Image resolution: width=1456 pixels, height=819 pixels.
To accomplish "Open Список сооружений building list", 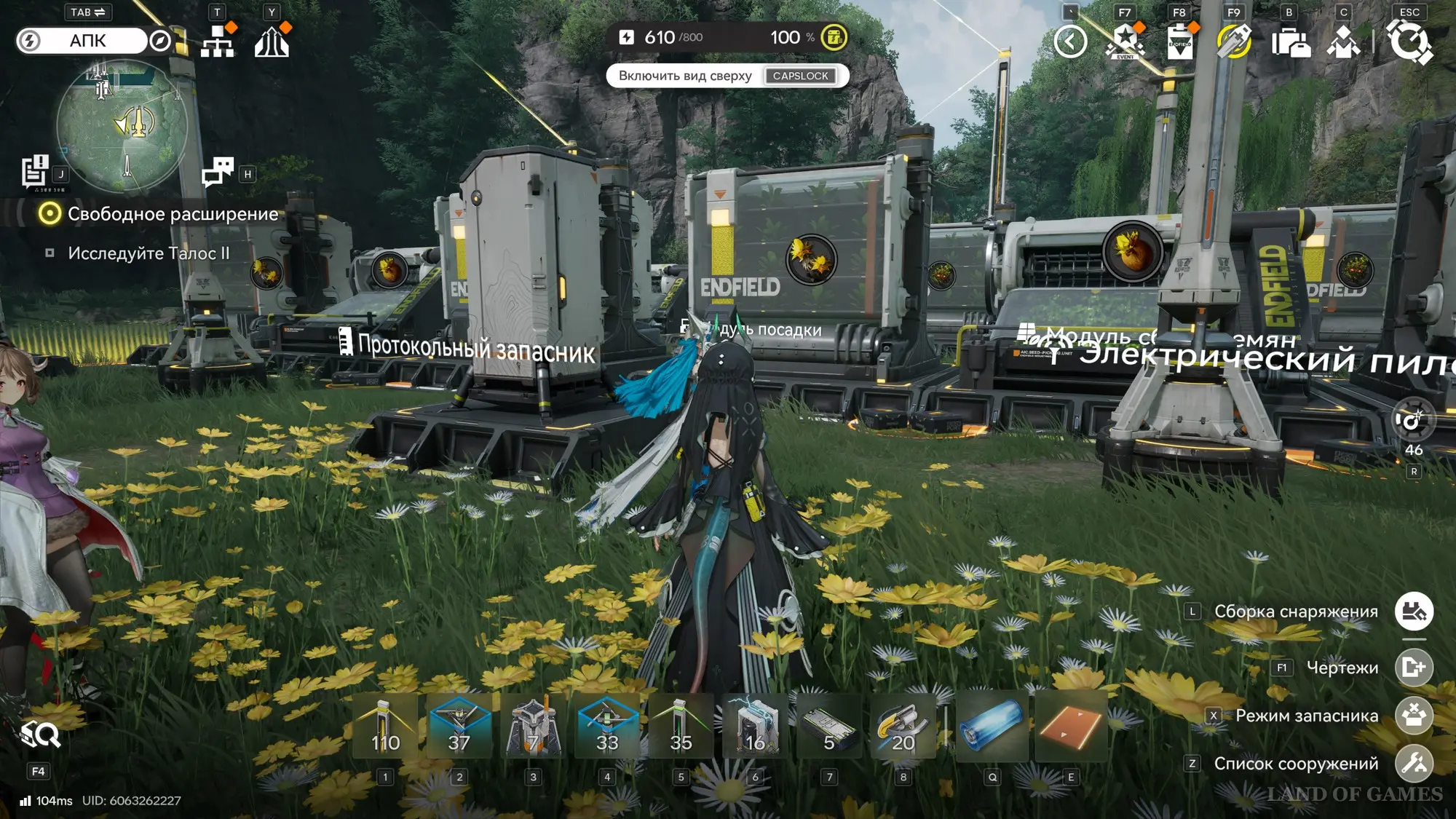I will point(1414,763).
